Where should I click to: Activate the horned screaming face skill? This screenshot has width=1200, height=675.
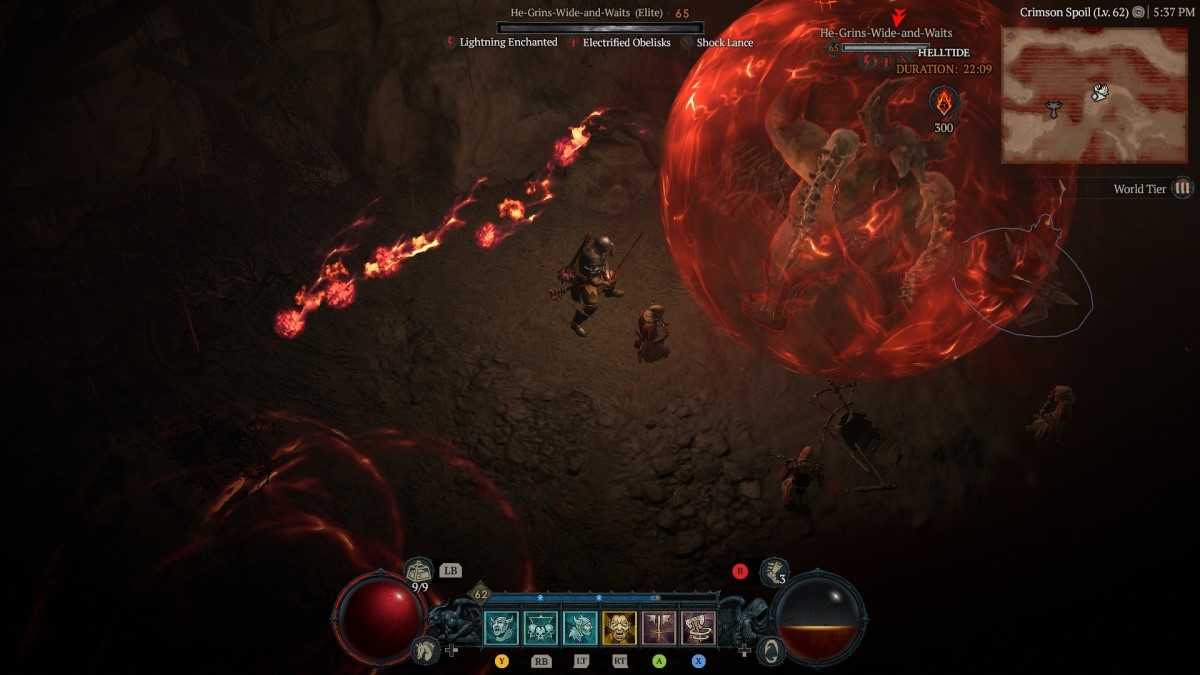coord(501,628)
